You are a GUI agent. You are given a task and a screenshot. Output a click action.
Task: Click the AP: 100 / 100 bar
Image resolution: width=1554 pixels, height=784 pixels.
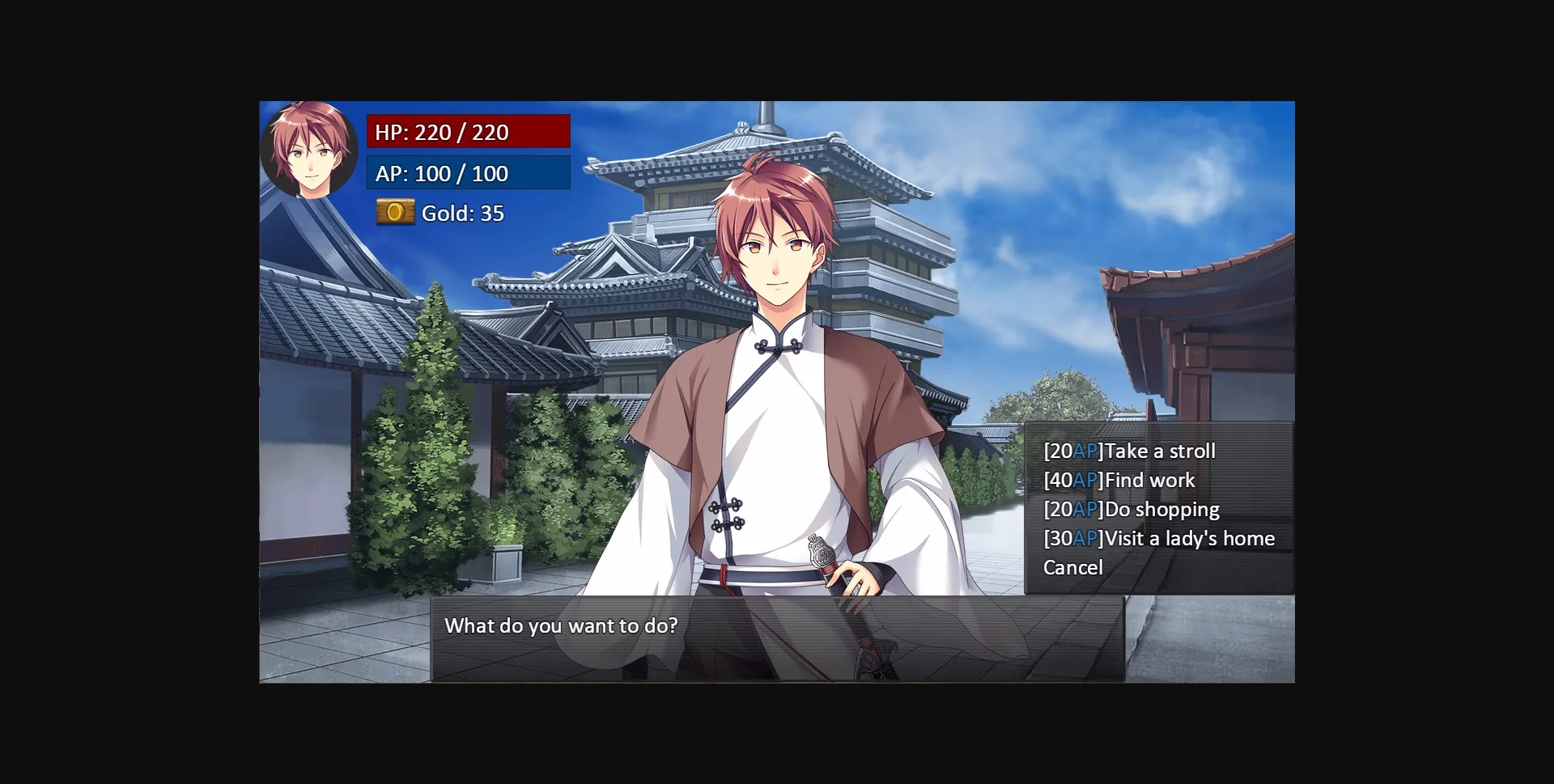(468, 172)
